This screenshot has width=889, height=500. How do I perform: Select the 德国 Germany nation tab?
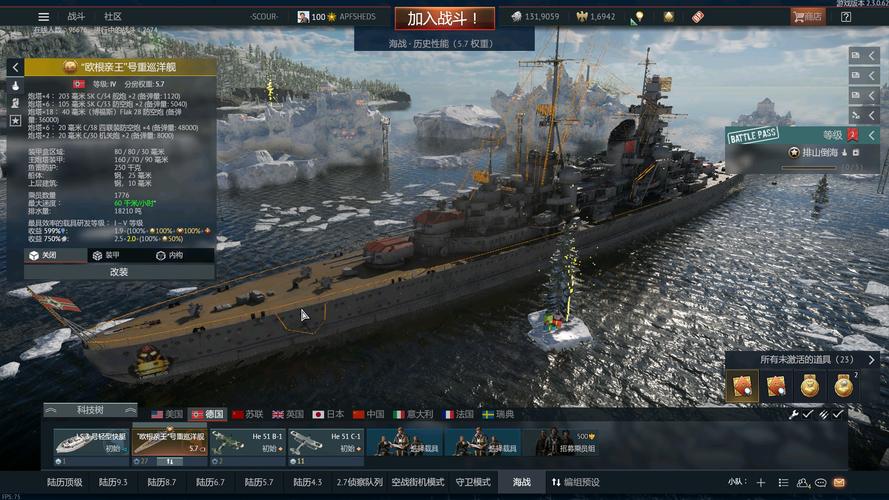[x=207, y=414]
